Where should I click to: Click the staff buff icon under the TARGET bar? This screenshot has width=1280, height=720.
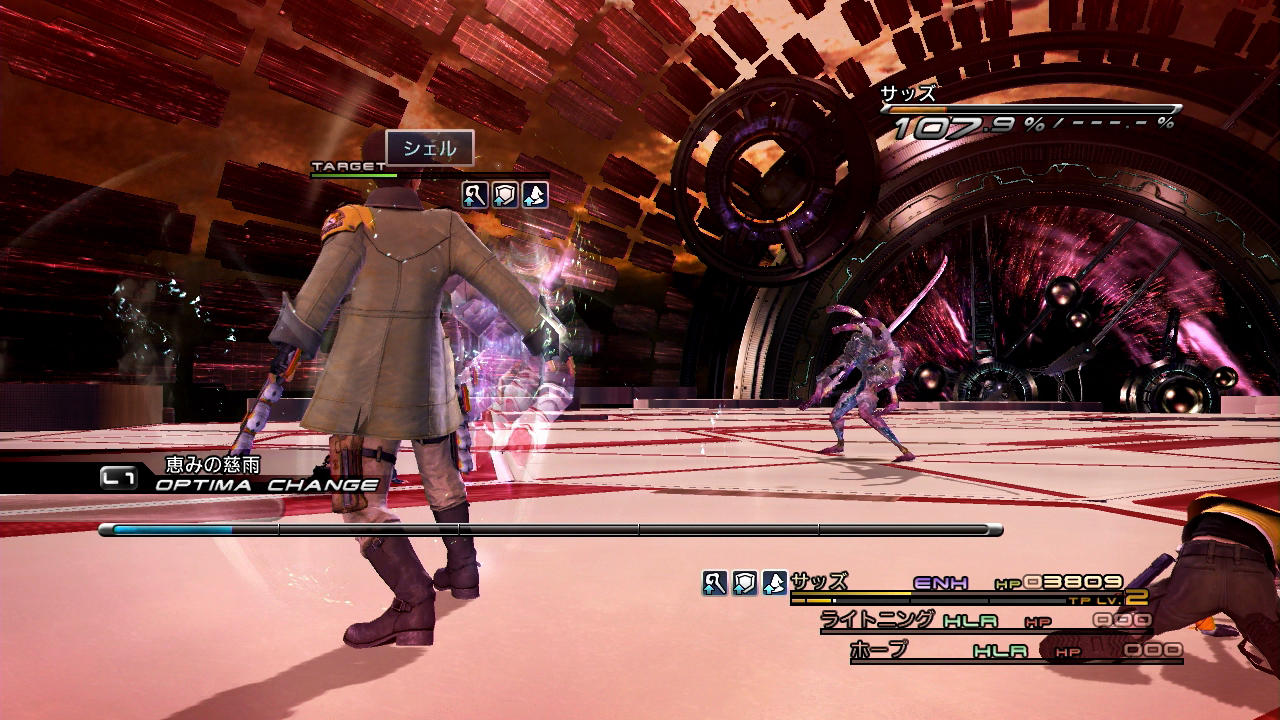coord(474,195)
